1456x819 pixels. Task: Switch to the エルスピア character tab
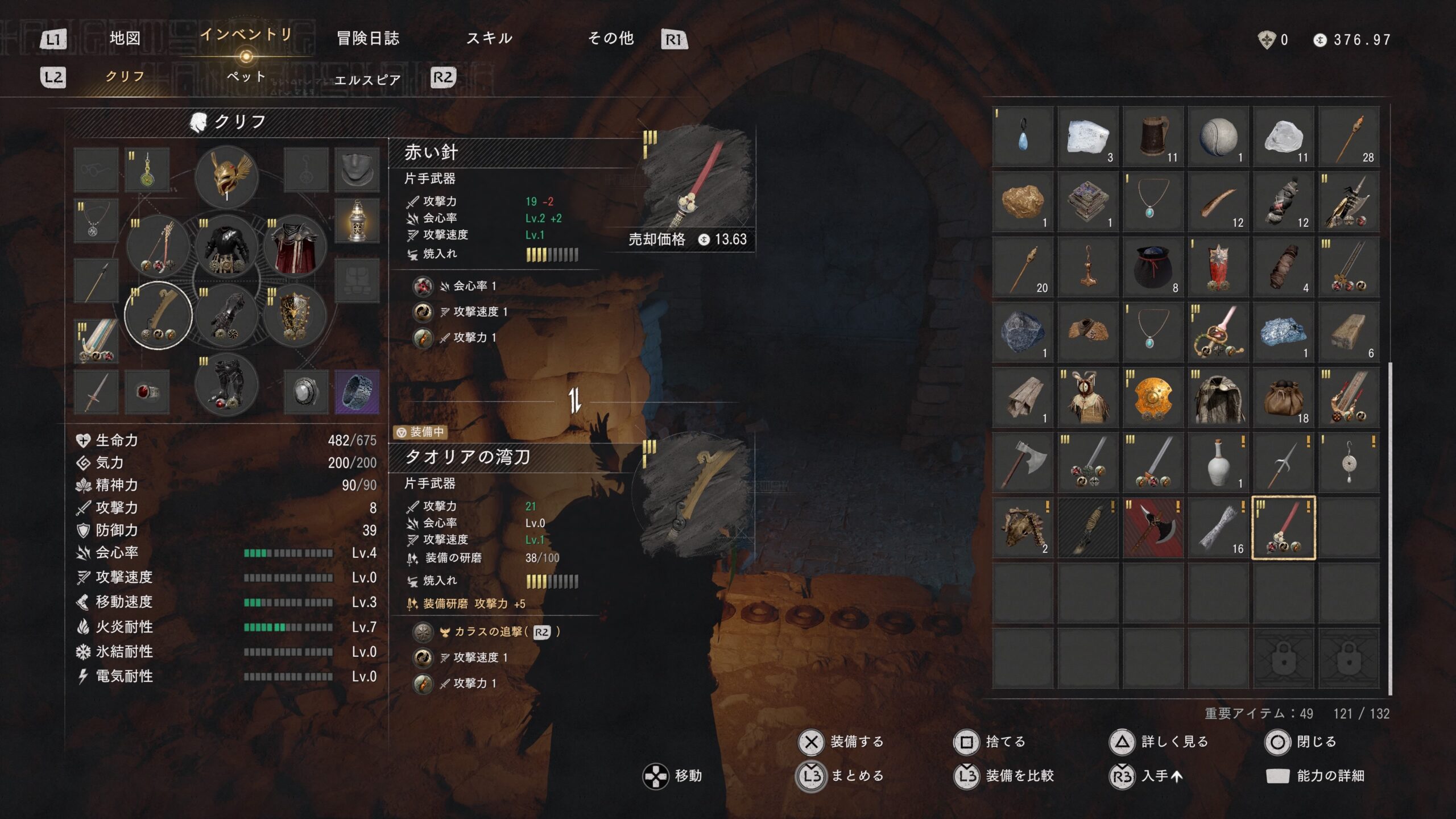(367, 80)
